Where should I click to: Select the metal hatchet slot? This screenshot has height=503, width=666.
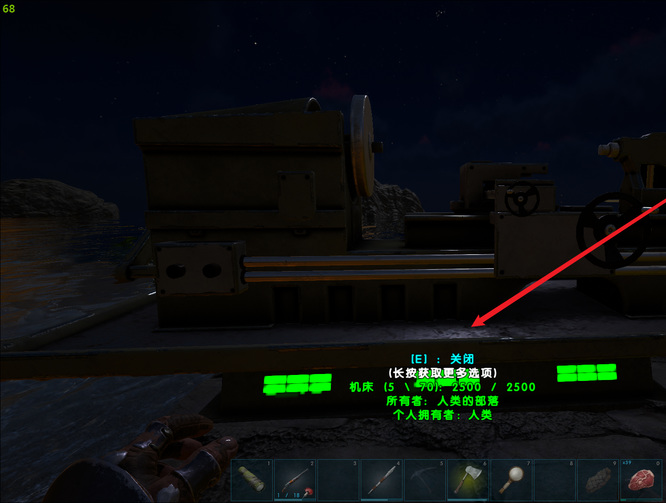click(468, 479)
